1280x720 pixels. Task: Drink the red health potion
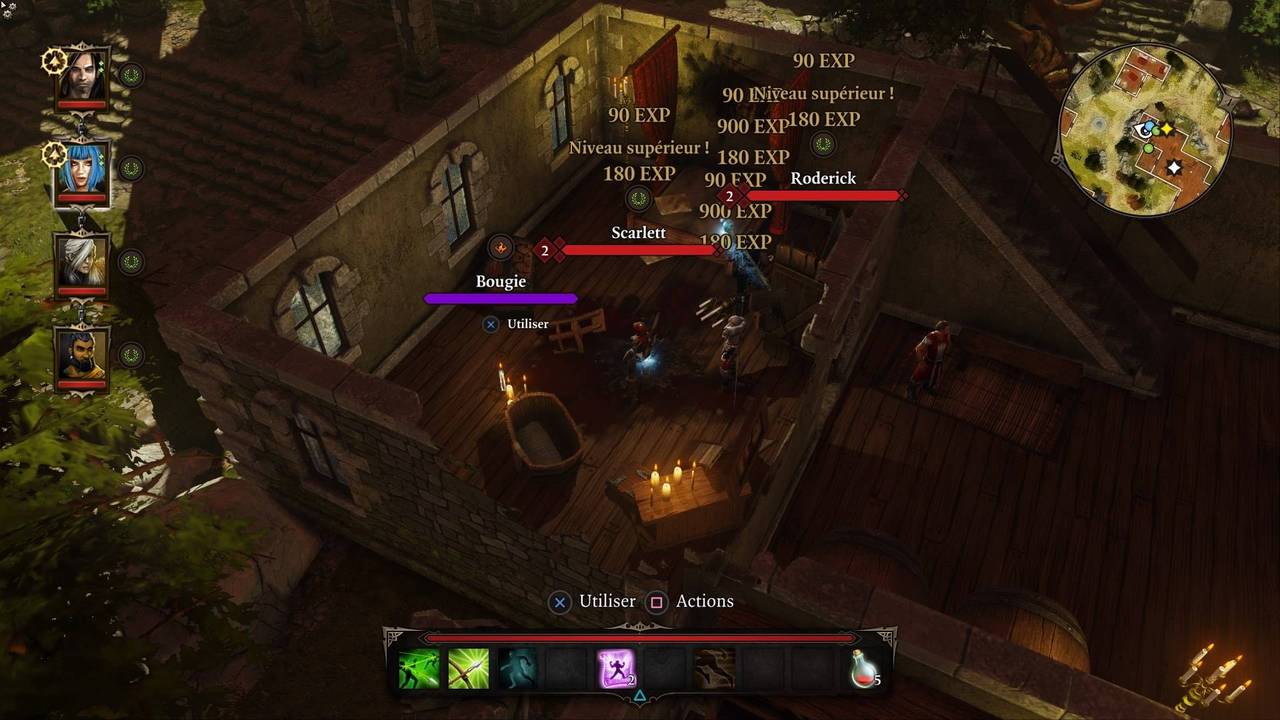pos(863,669)
